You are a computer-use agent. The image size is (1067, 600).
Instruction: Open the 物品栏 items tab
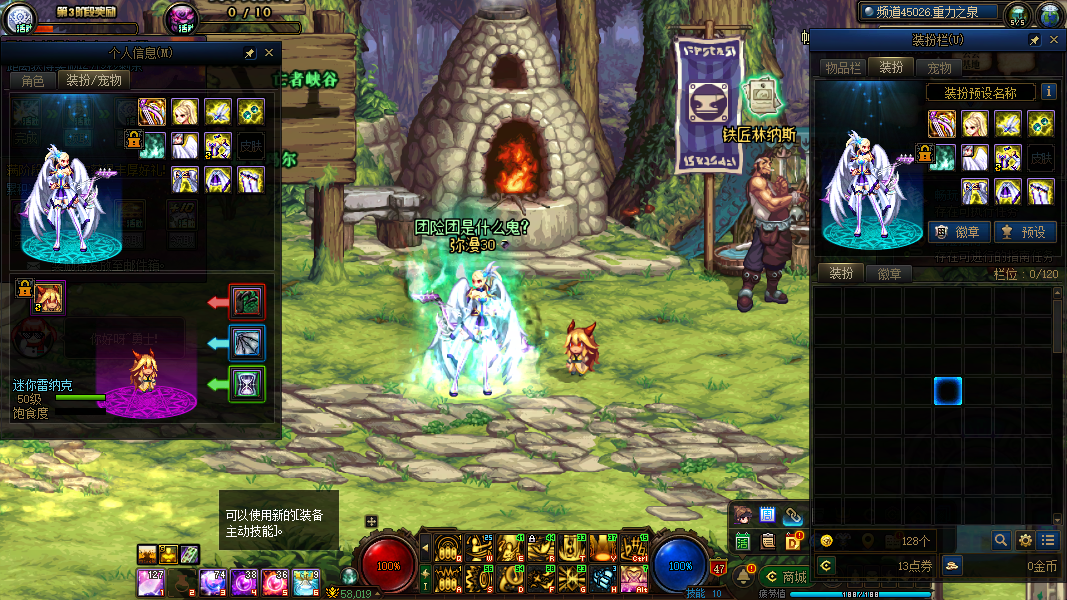(842, 67)
